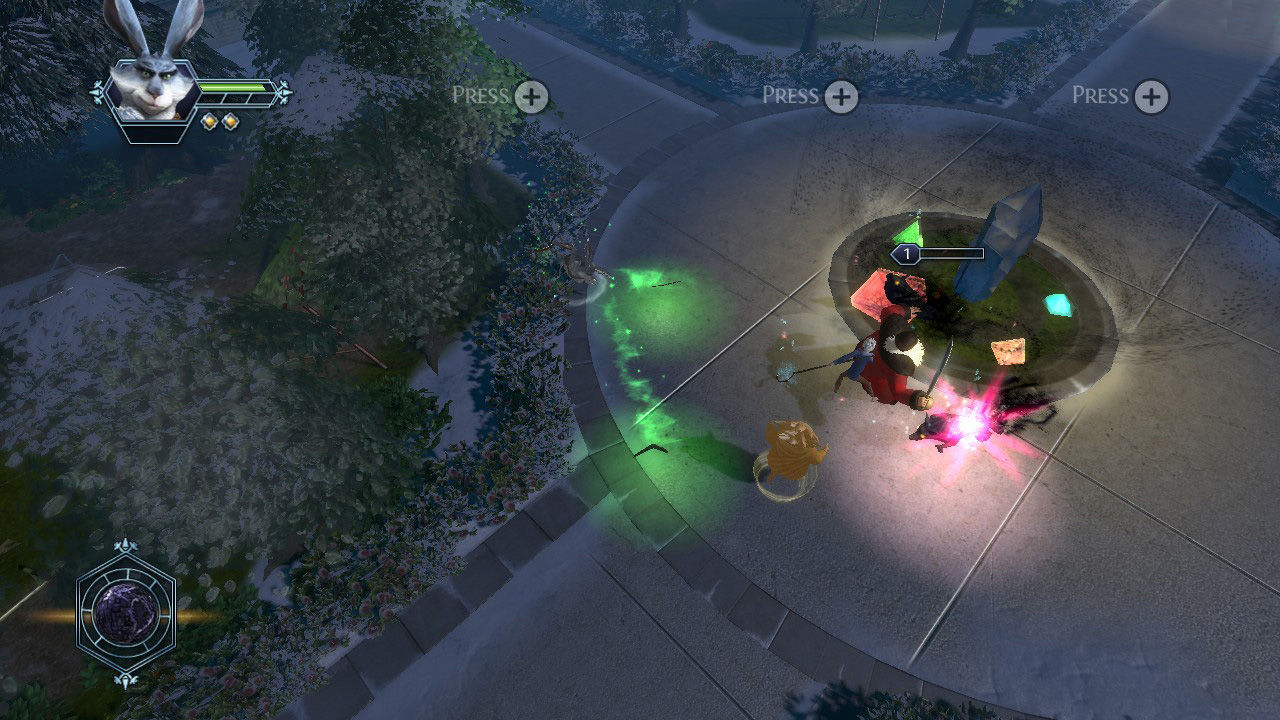
Task: Click the first golden upgrade gem
Action: click(209, 121)
